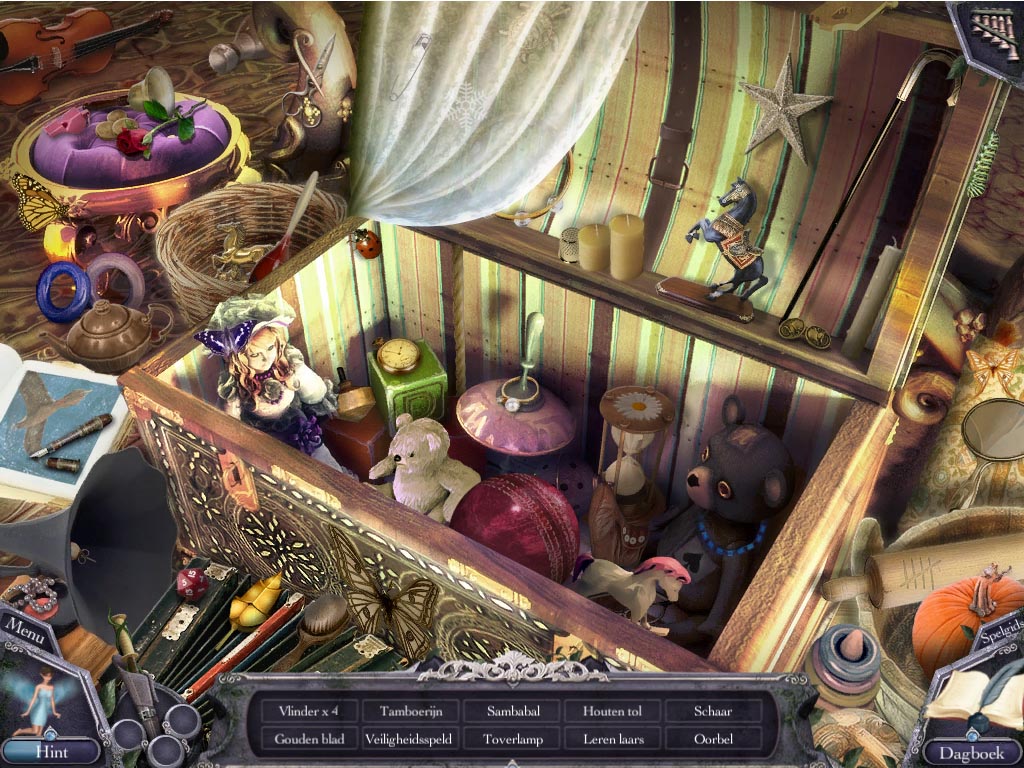Screen dimensions: 1024x768
Task: Select the 'Leren laars' entry
Action: click(x=611, y=739)
